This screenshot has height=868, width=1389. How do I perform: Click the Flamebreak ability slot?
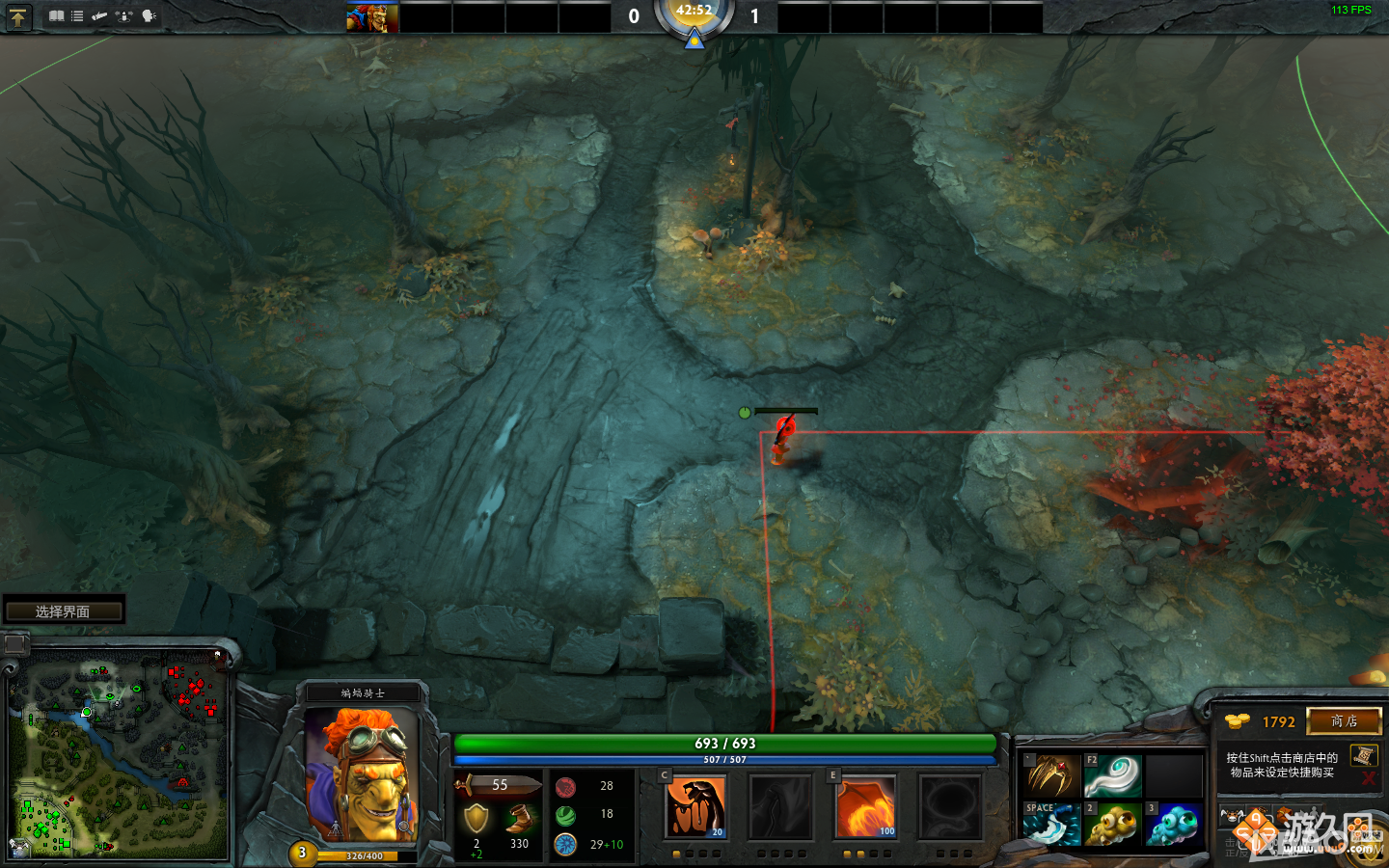[781, 807]
